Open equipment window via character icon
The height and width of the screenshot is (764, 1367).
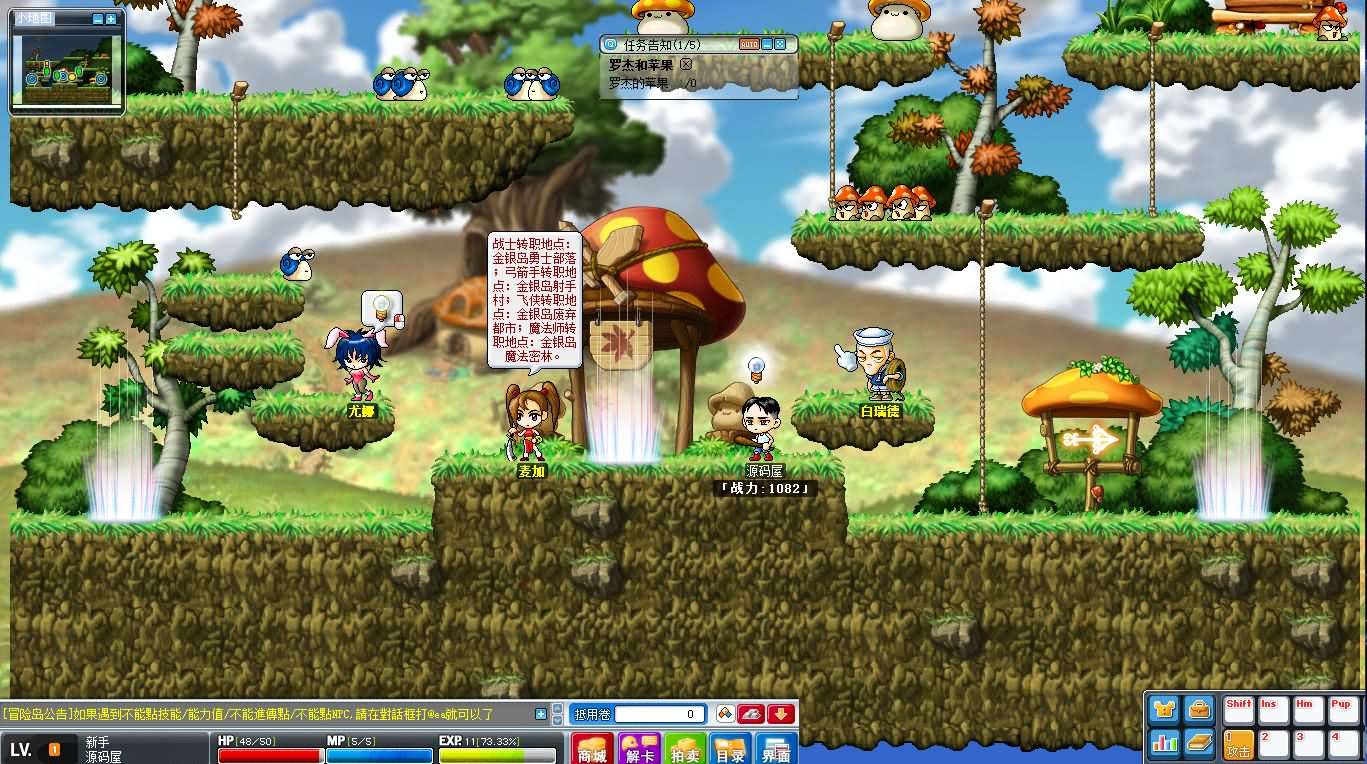(1163, 709)
